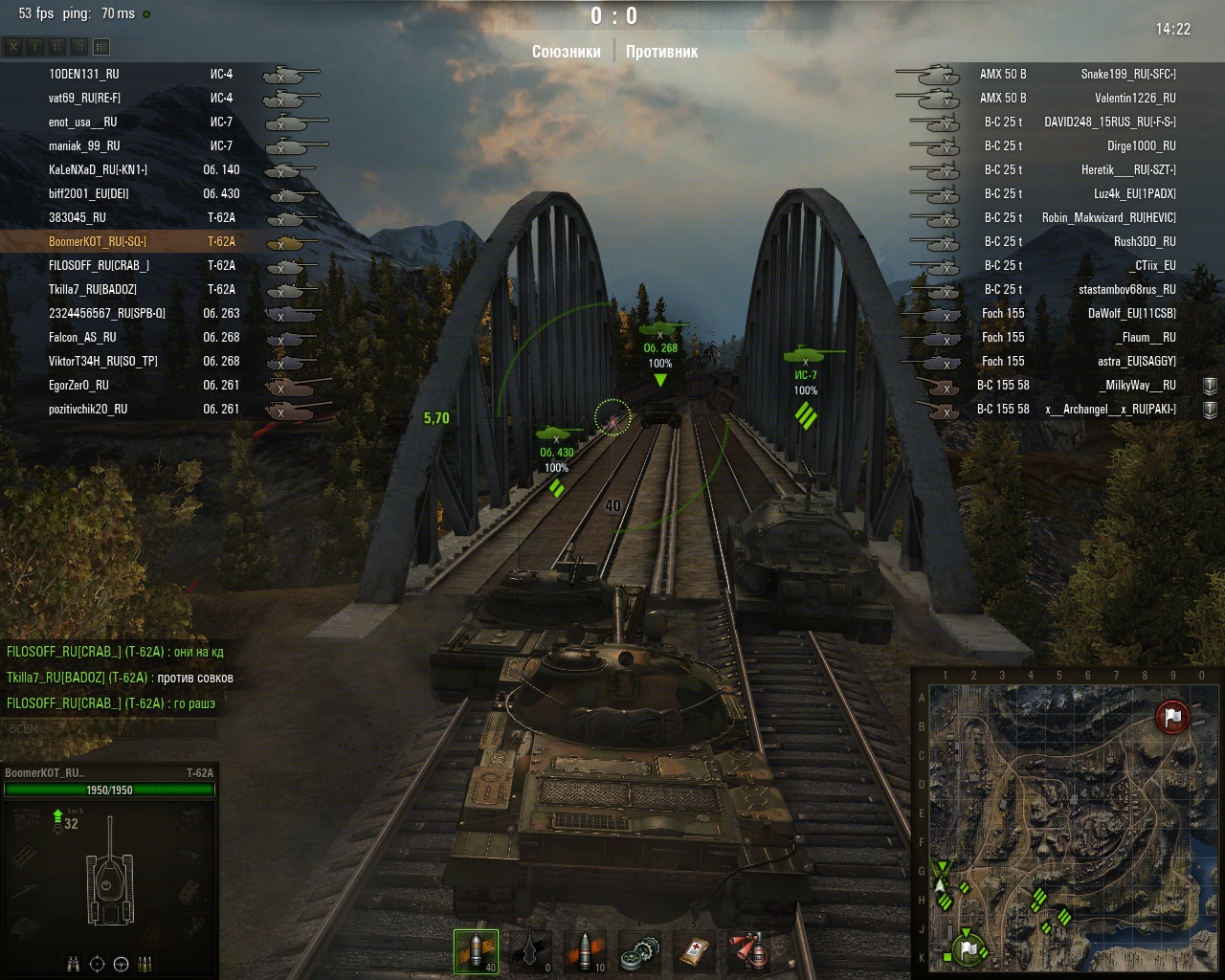Click the steering wheel driver icon
The image size is (1225, 980).
click(121, 964)
